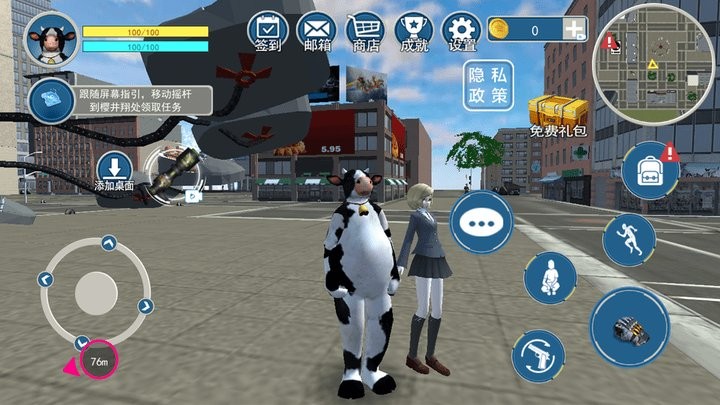Tap the crouch action button
Image resolution: width=720 pixels, height=405 pixels.
(551, 277)
